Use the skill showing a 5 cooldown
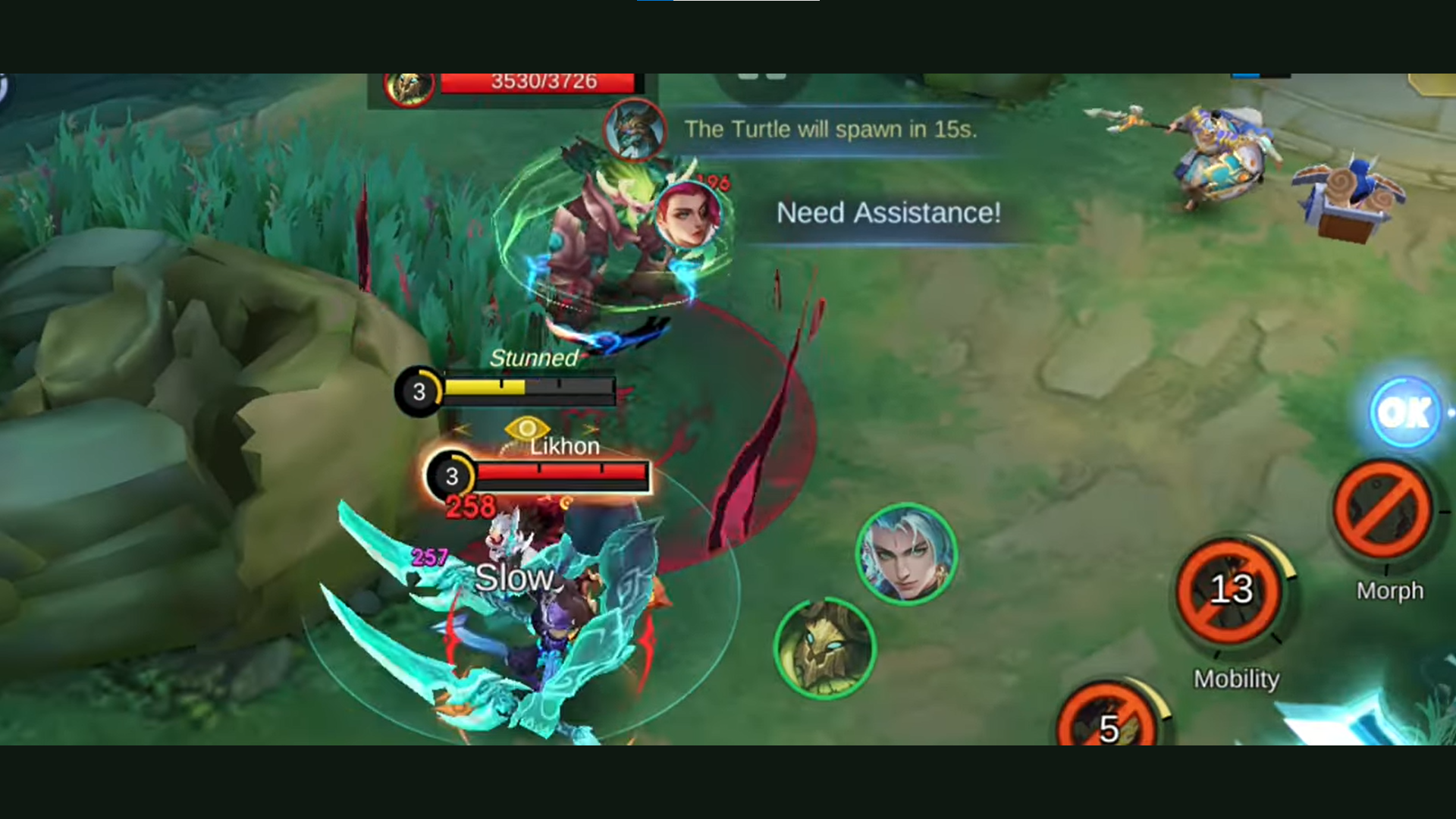Screen dimensions: 1456x819 point(1108,719)
